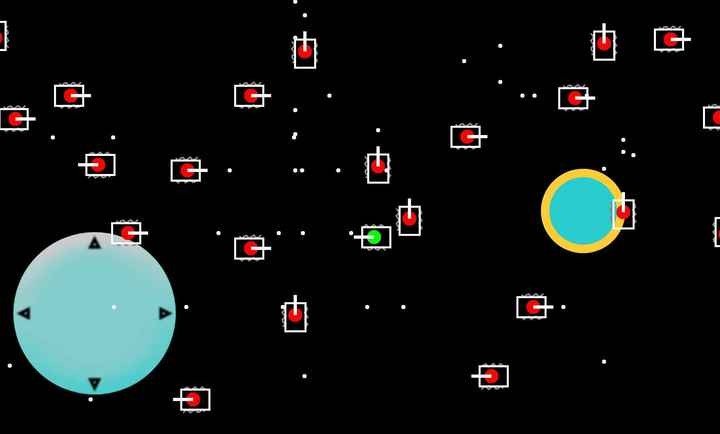Viewport: 720px width, 434px height.
Task: Tap the left arrow on the joystick
Action: tap(24, 313)
